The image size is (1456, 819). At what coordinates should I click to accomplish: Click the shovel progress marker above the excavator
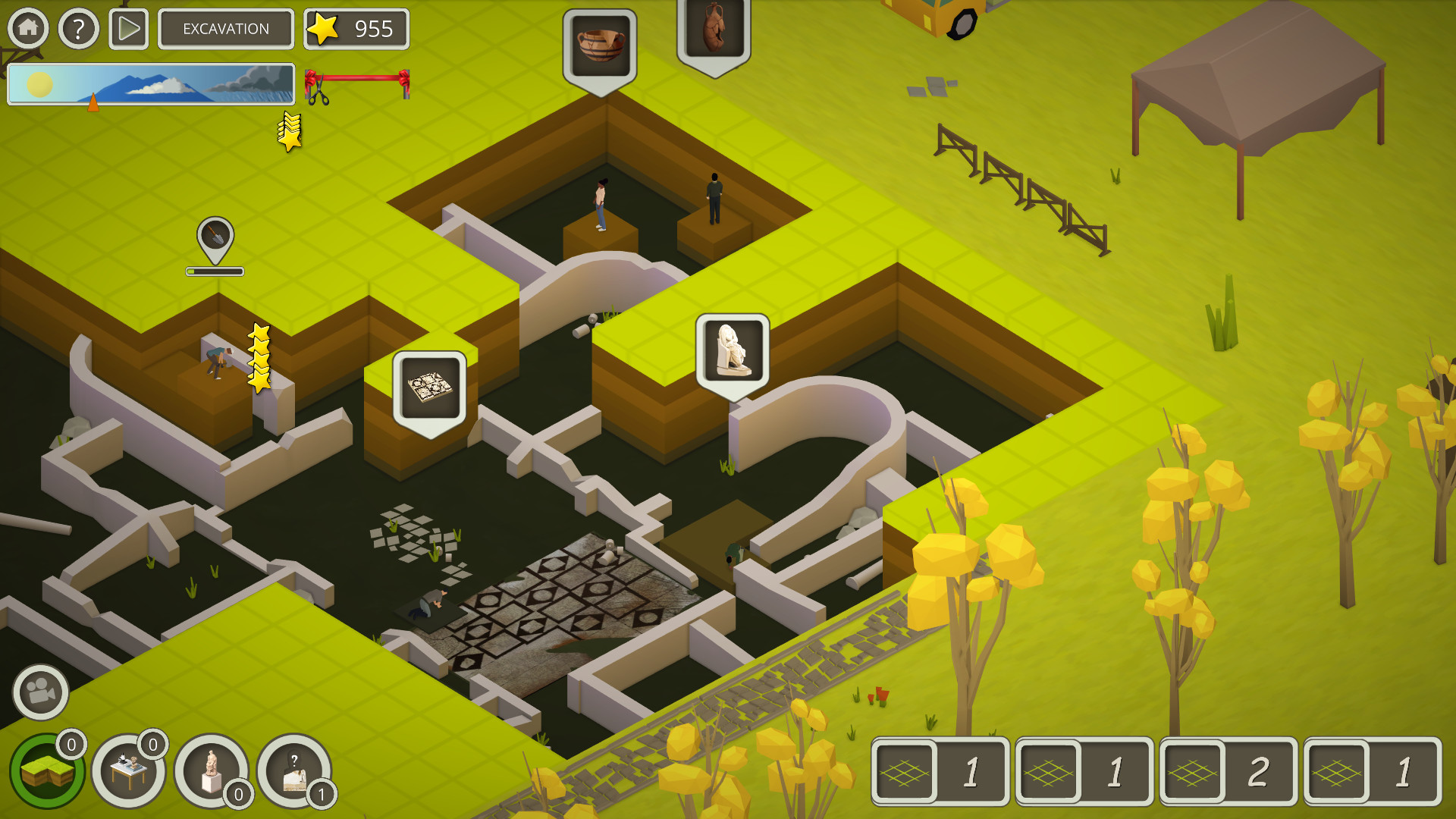coord(213,239)
